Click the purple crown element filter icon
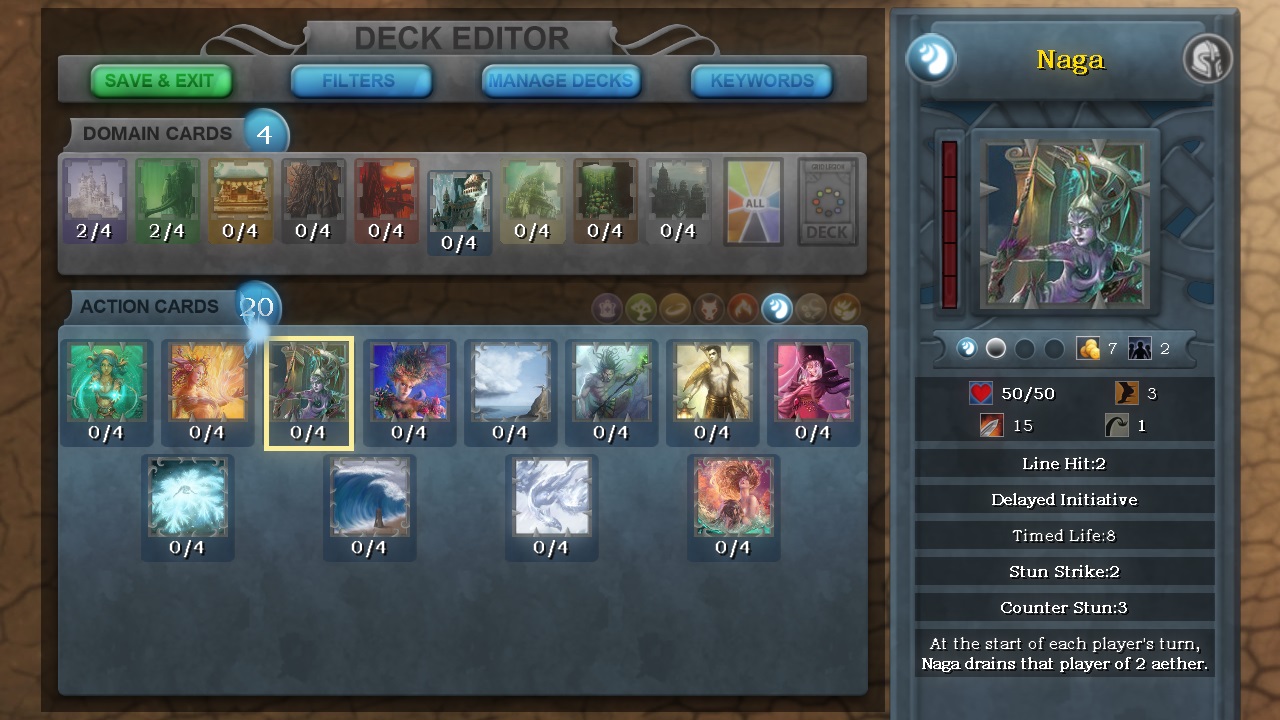Image resolution: width=1280 pixels, height=720 pixels. click(608, 307)
